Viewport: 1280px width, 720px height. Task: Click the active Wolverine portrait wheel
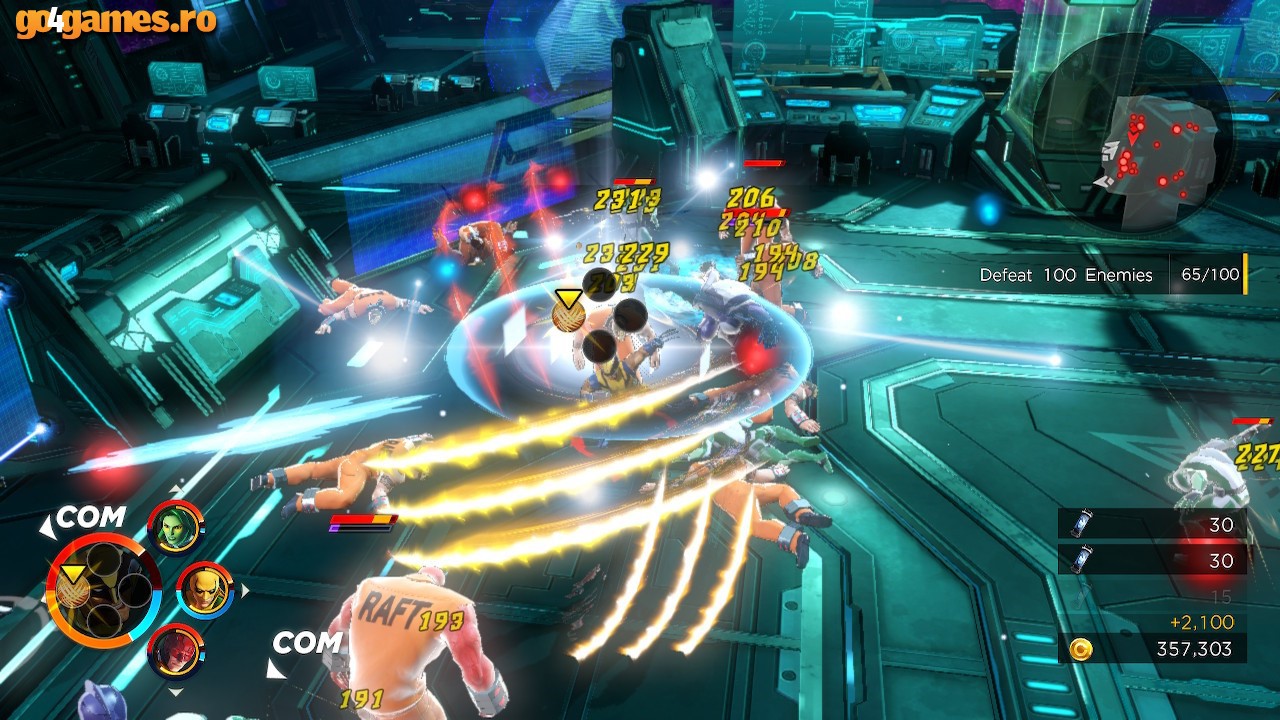(x=103, y=591)
